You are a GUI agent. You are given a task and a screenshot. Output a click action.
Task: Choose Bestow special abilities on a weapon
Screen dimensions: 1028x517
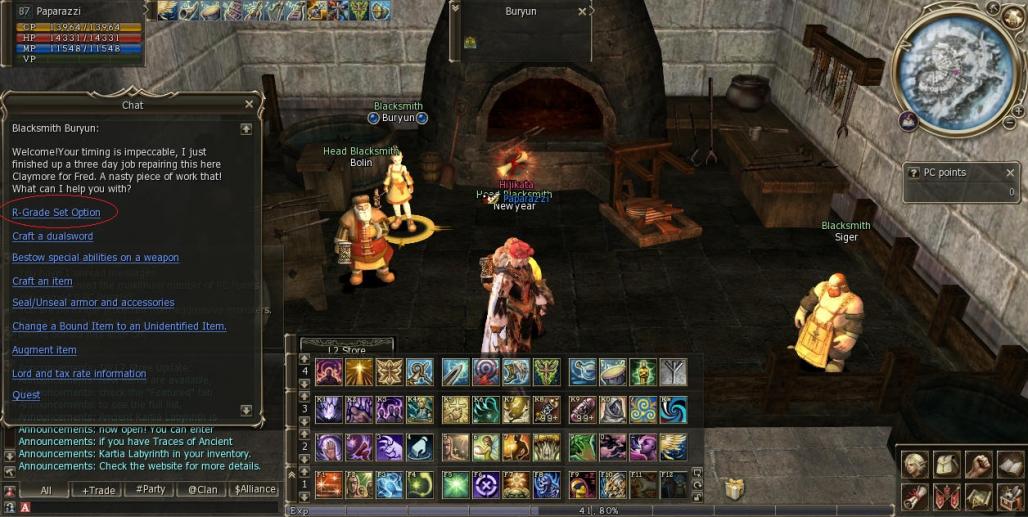pyautogui.click(x=95, y=257)
